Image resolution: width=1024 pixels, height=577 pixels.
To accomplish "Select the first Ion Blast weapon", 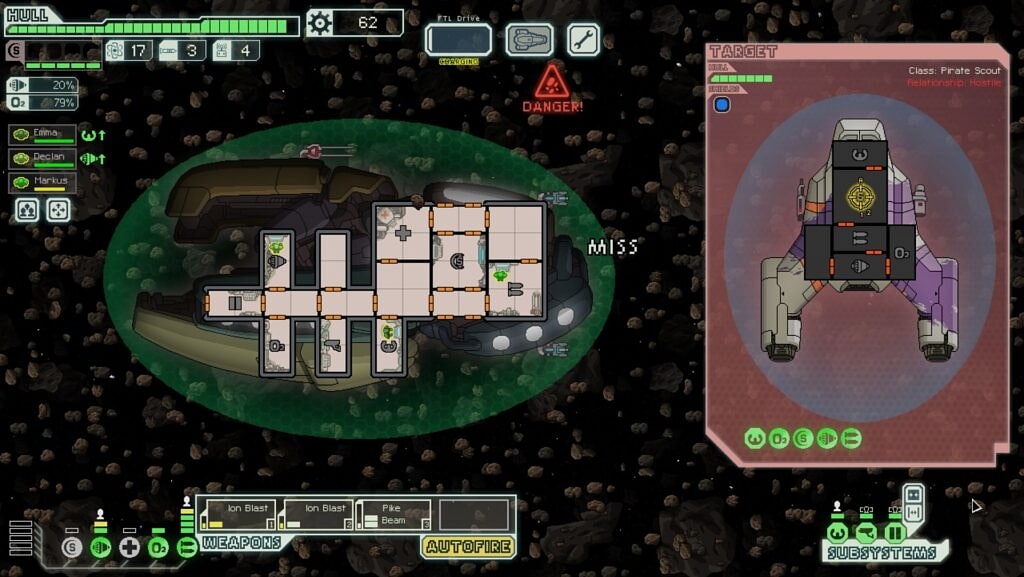I will point(239,514).
